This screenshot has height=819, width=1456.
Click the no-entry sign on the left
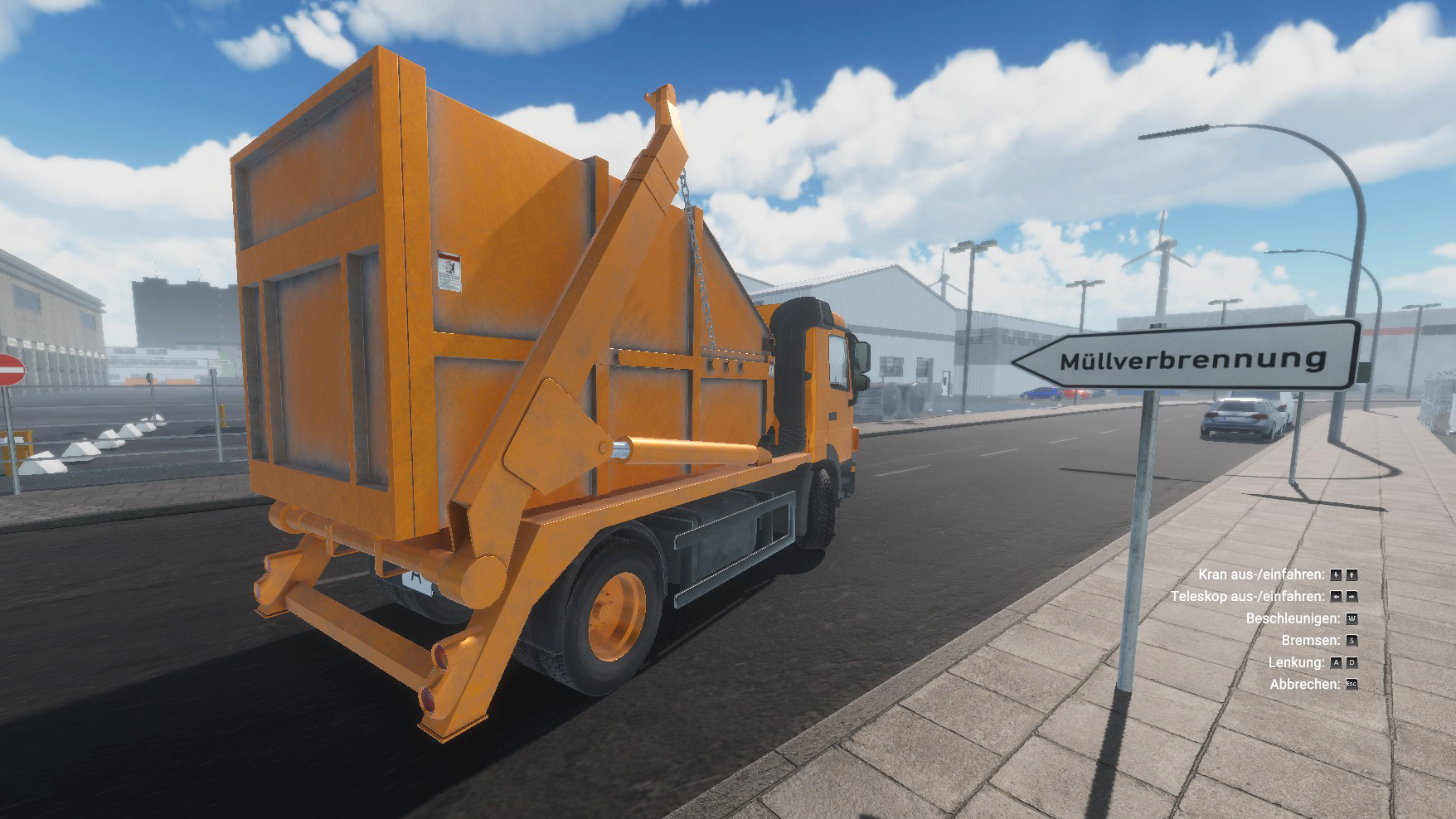click(10, 371)
